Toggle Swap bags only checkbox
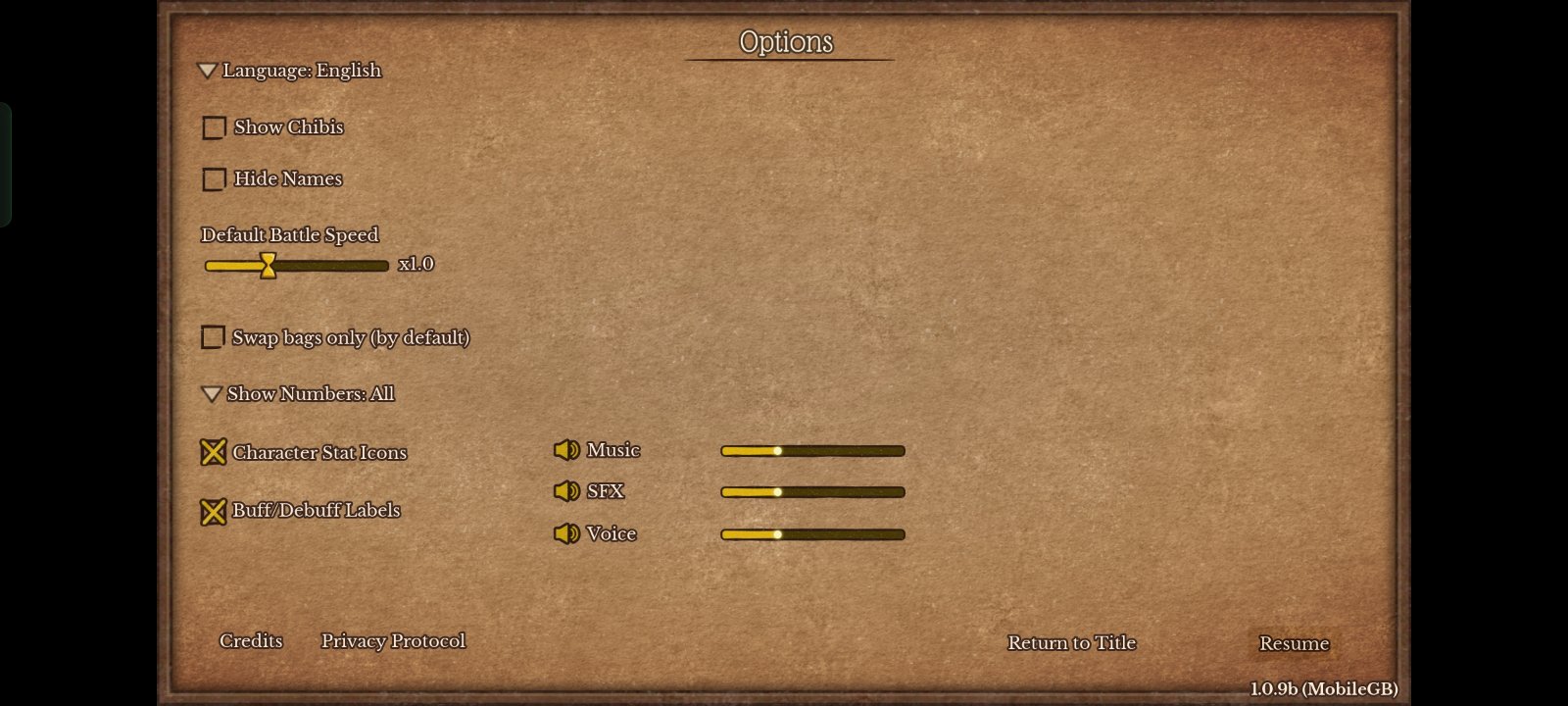The image size is (1568, 706). tap(213, 338)
